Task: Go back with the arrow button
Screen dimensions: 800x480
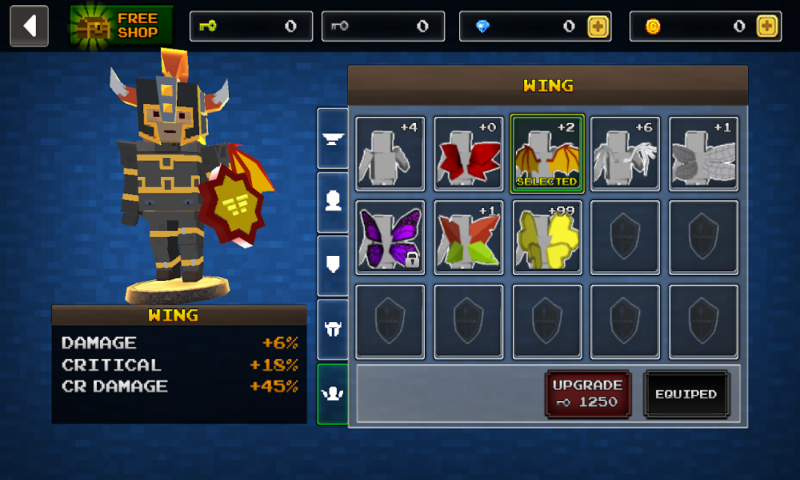Action: tap(29, 26)
